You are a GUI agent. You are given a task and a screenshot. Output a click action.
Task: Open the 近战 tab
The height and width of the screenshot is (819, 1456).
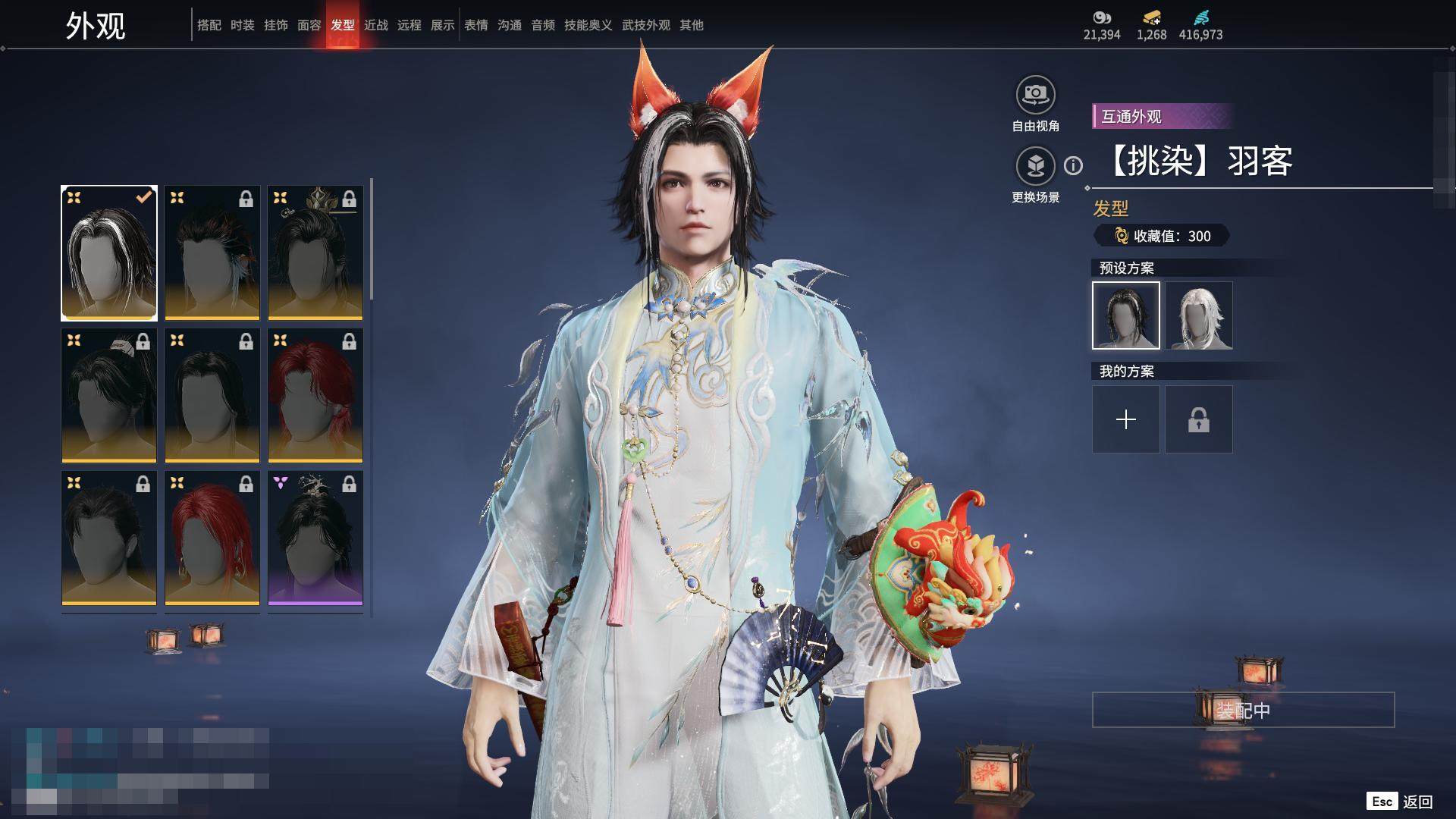[x=375, y=25]
